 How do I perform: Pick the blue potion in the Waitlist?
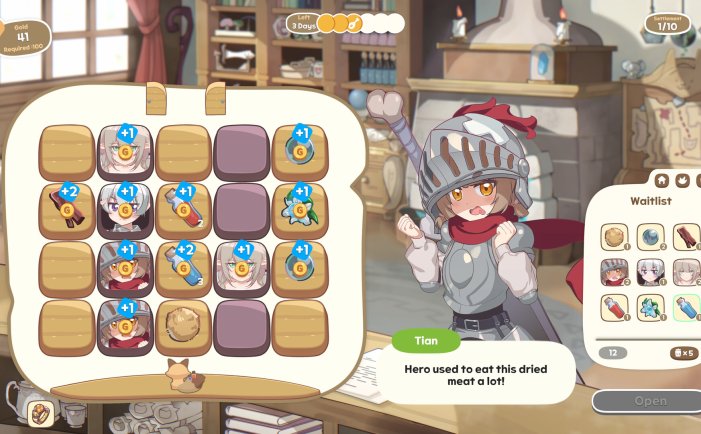point(686,307)
